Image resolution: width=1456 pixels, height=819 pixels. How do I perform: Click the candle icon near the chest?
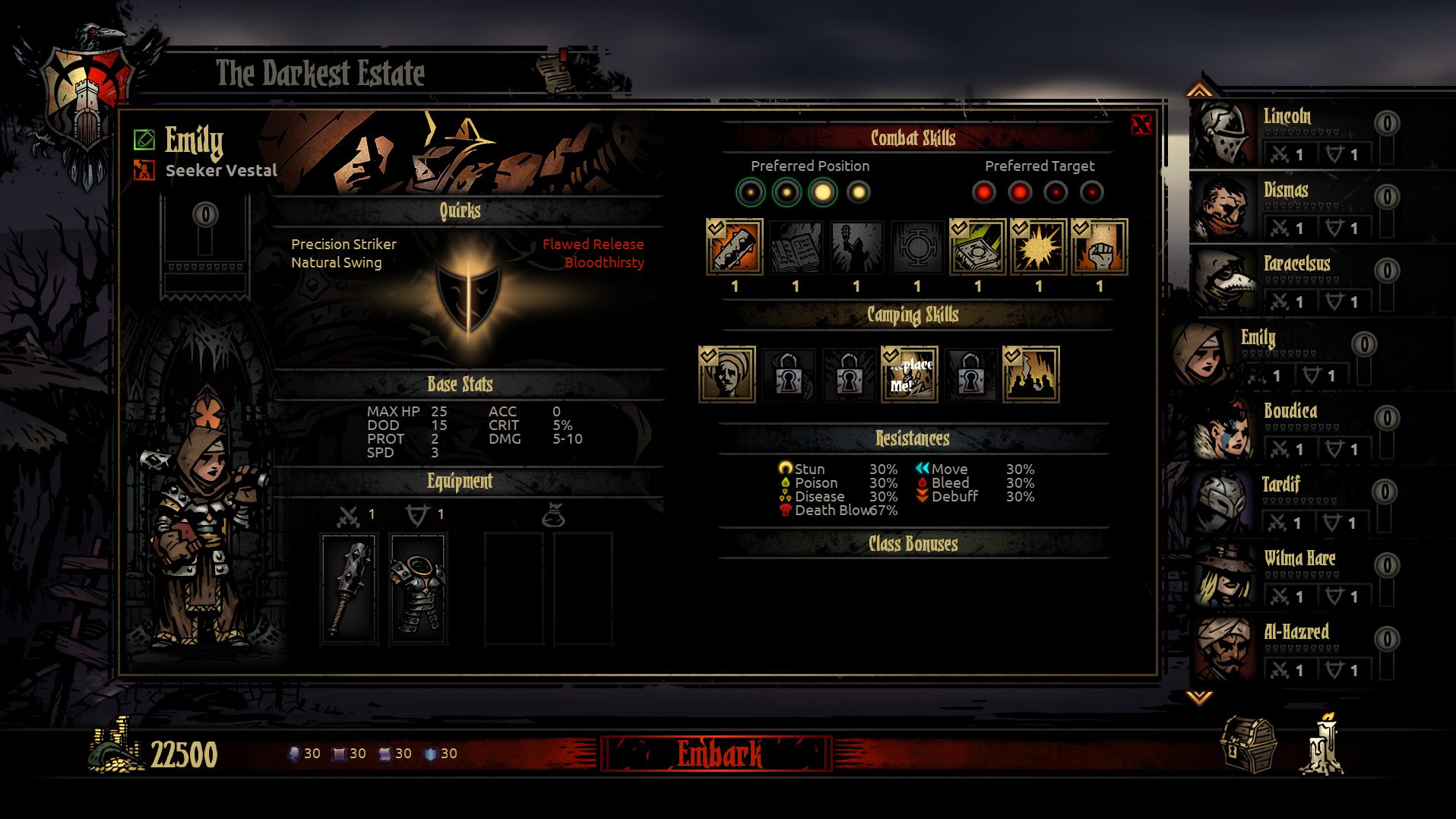click(x=1322, y=745)
